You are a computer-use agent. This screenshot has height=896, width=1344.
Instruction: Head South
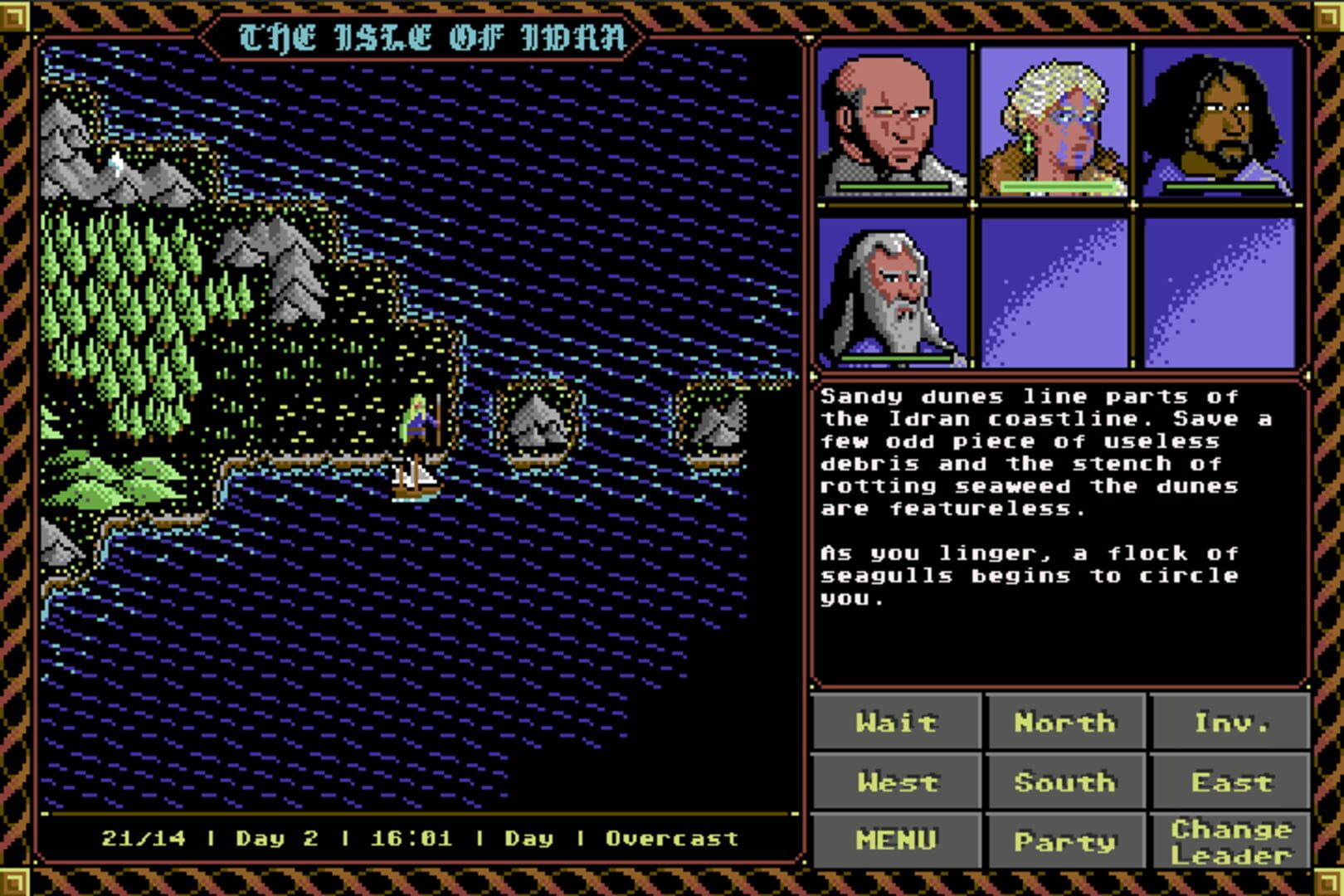click(x=1064, y=782)
